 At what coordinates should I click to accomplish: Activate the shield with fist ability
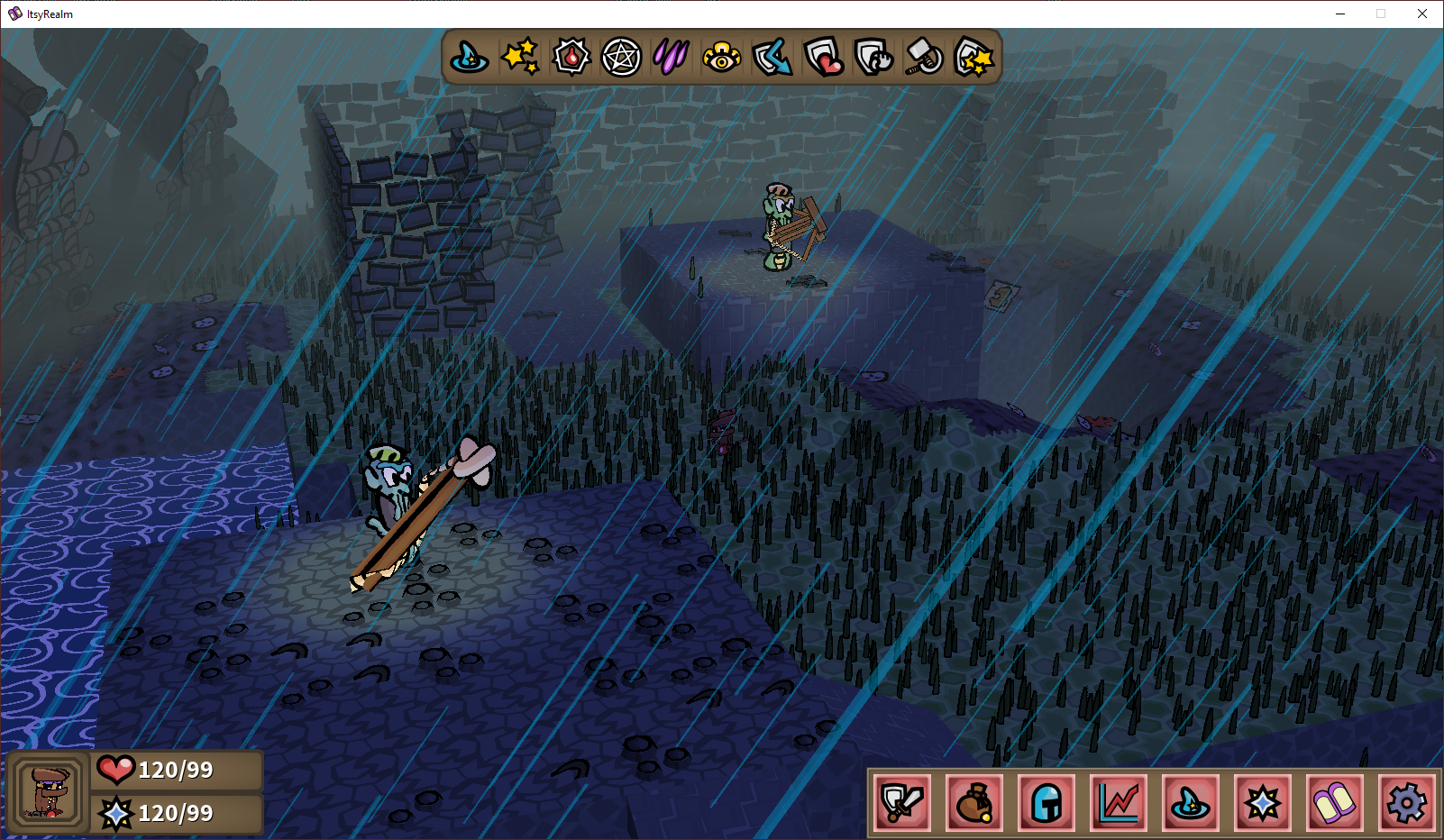point(873,58)
